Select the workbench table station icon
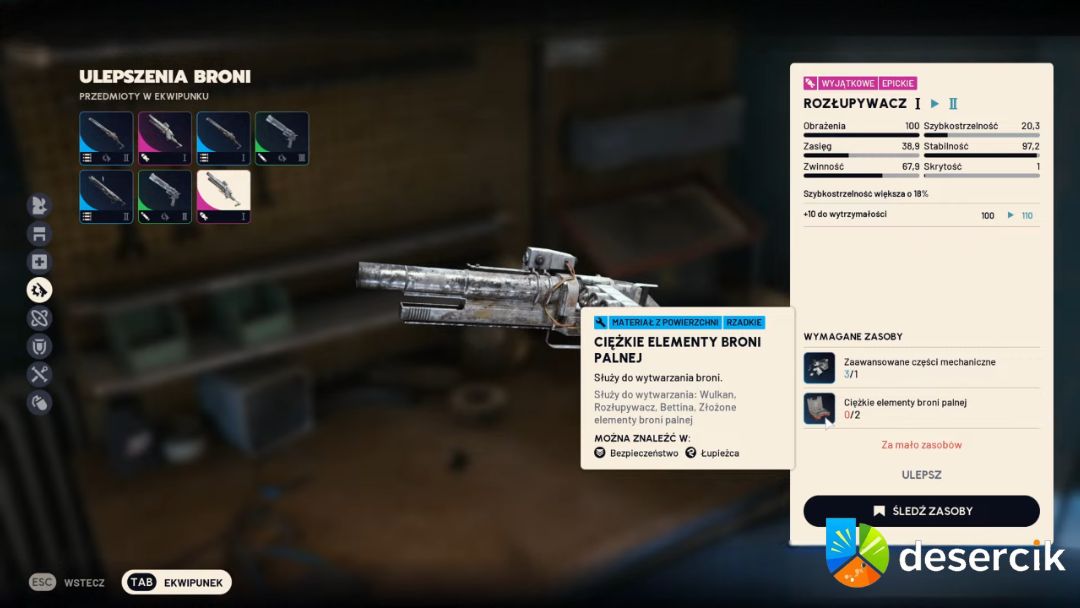The height and width of the screenshot is (608, 1080). 40,234
